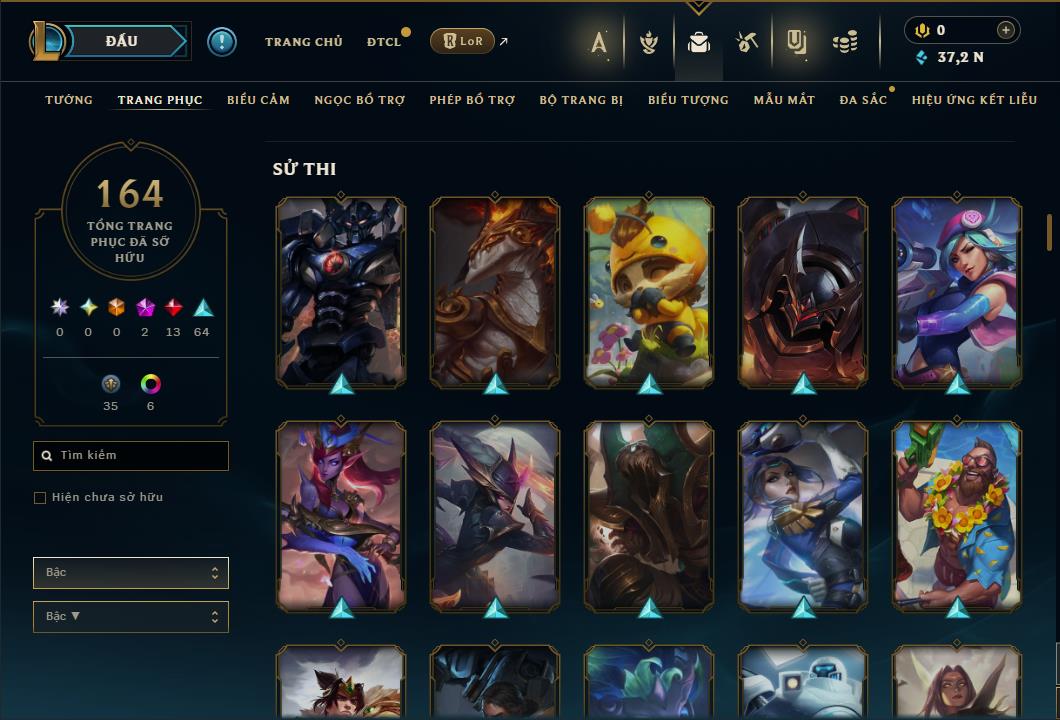The height and width of the screenshot is (720, 1060).
Task: Switch to PHÉP BỔ TRỢ tab
Action: pos(472,100)
